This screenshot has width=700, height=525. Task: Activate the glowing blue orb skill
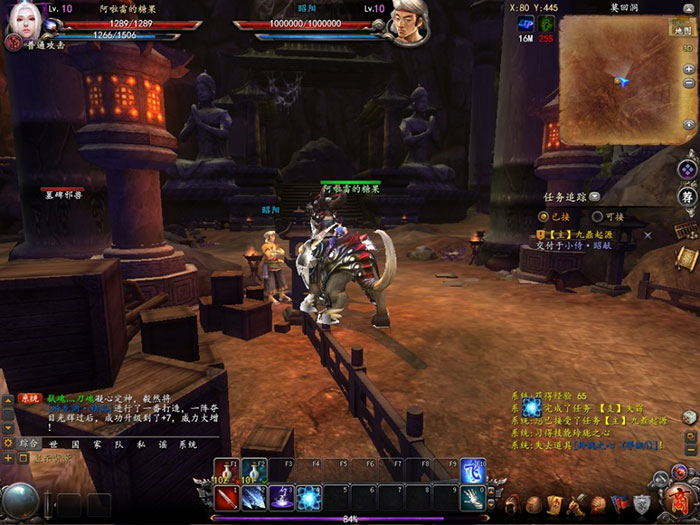coord(310,496)
